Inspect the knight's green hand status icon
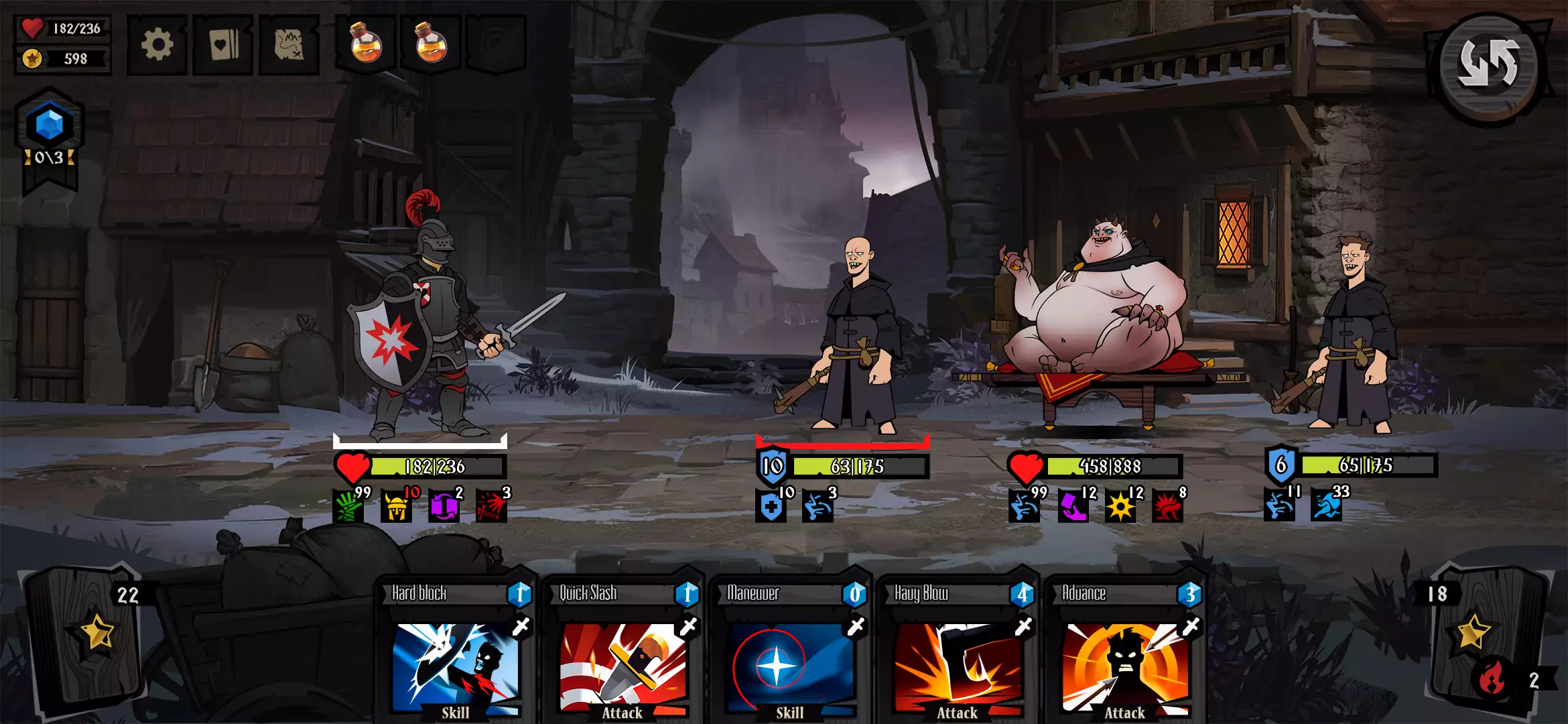 coord(348,507)
